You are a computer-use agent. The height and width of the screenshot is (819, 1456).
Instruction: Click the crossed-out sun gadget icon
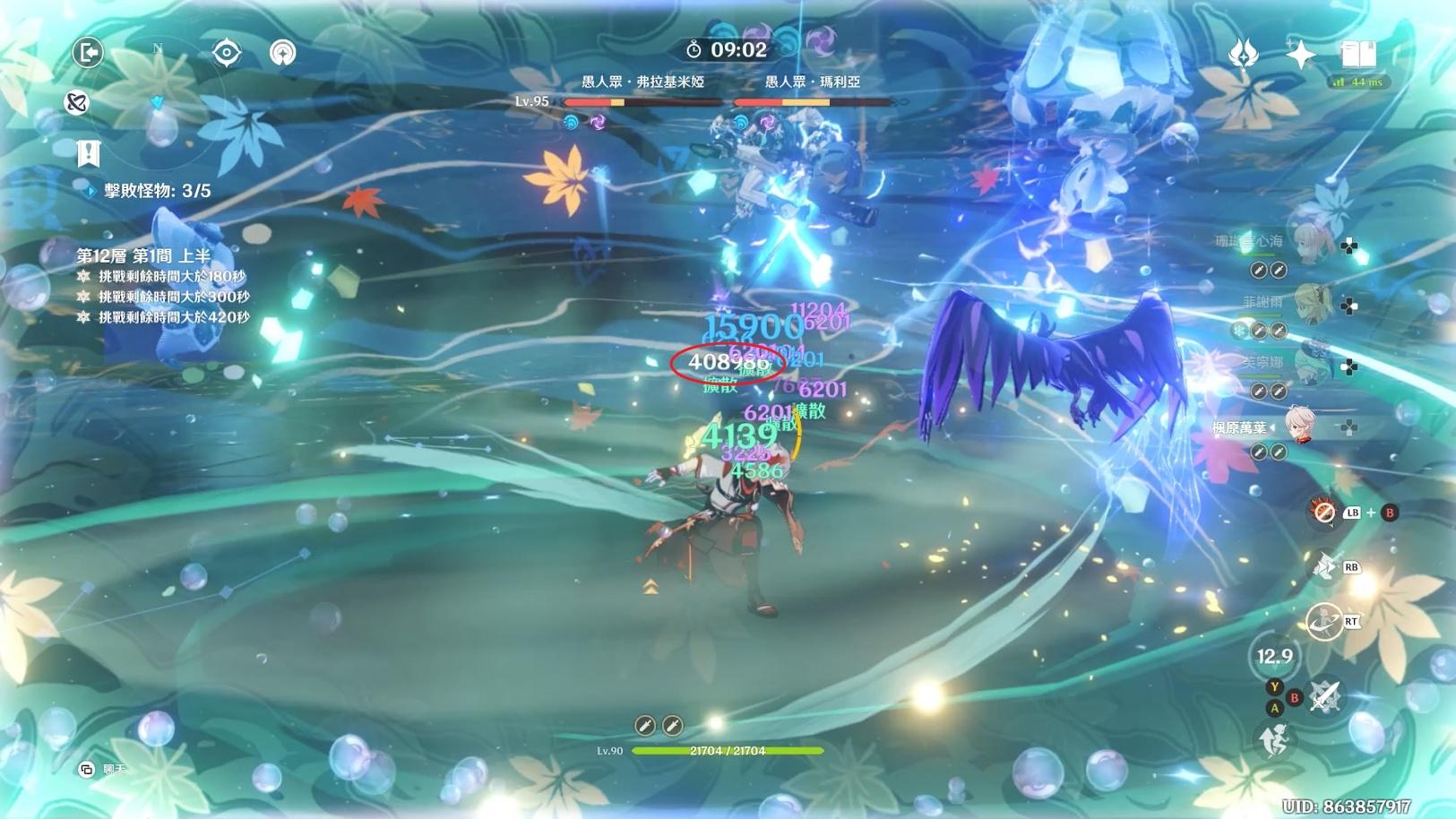[x=1323, y=512]
